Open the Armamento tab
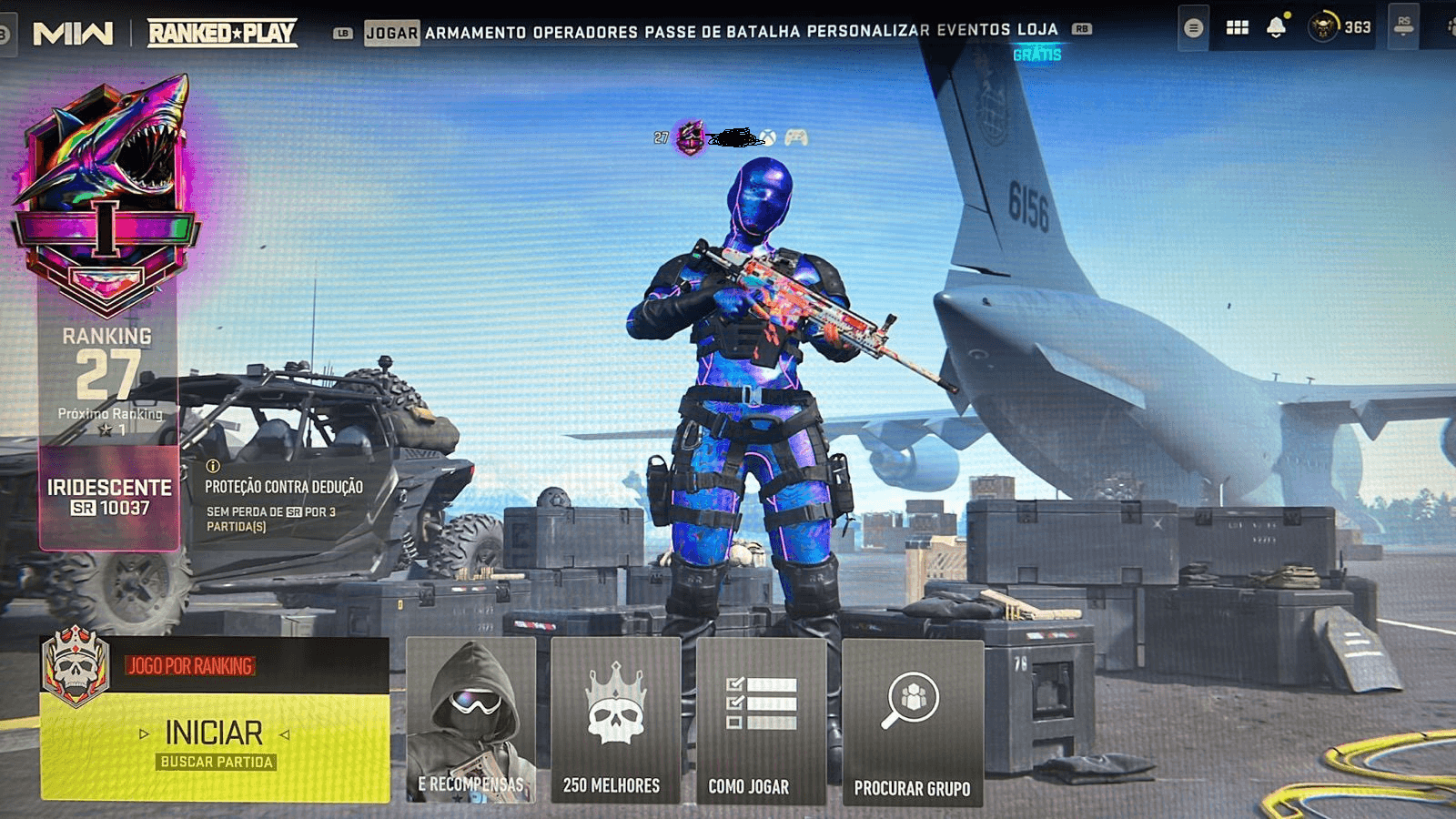Image resolution: width=1456 pixels, height=819 pixels. (475, 33)
